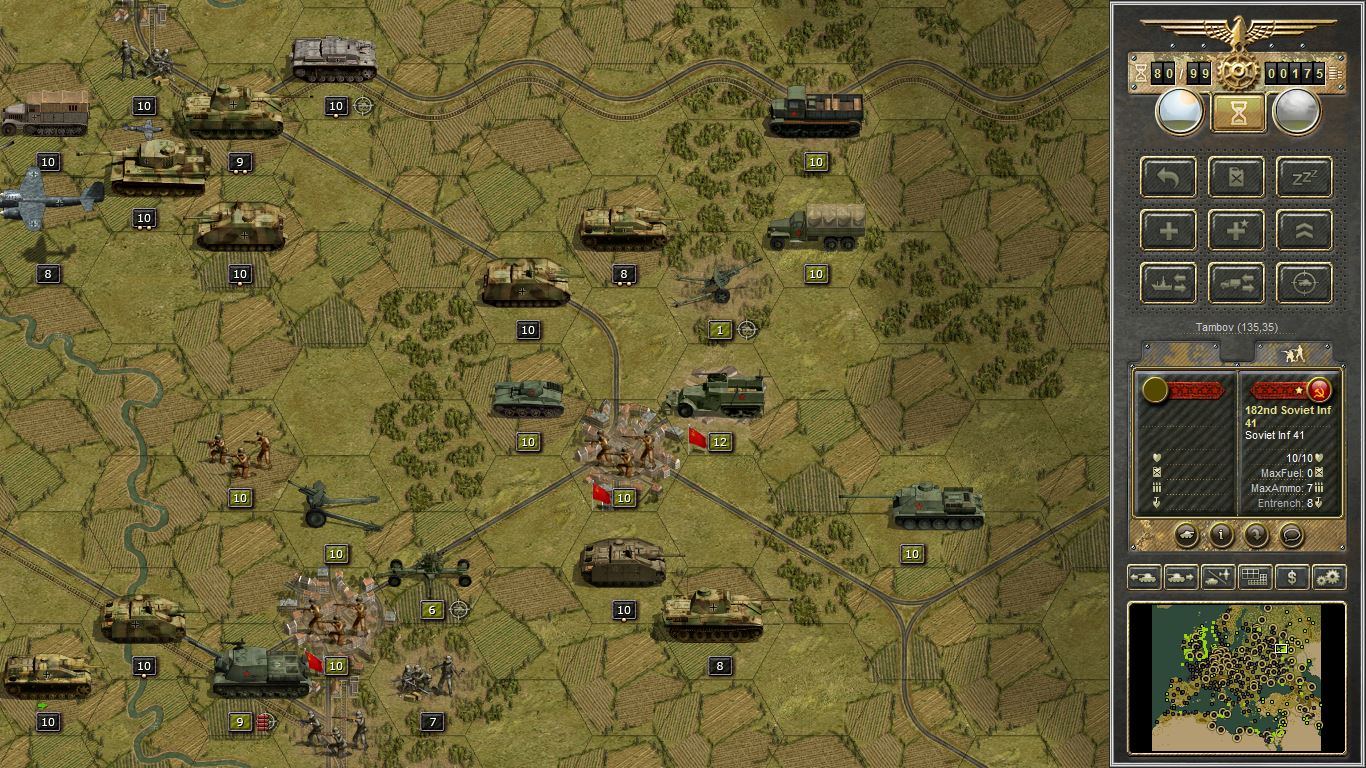Open the purchase screen with the dollar icon
This screenshot has height=768, width=1366.
pyautogui.click(x=1291, y=577)
